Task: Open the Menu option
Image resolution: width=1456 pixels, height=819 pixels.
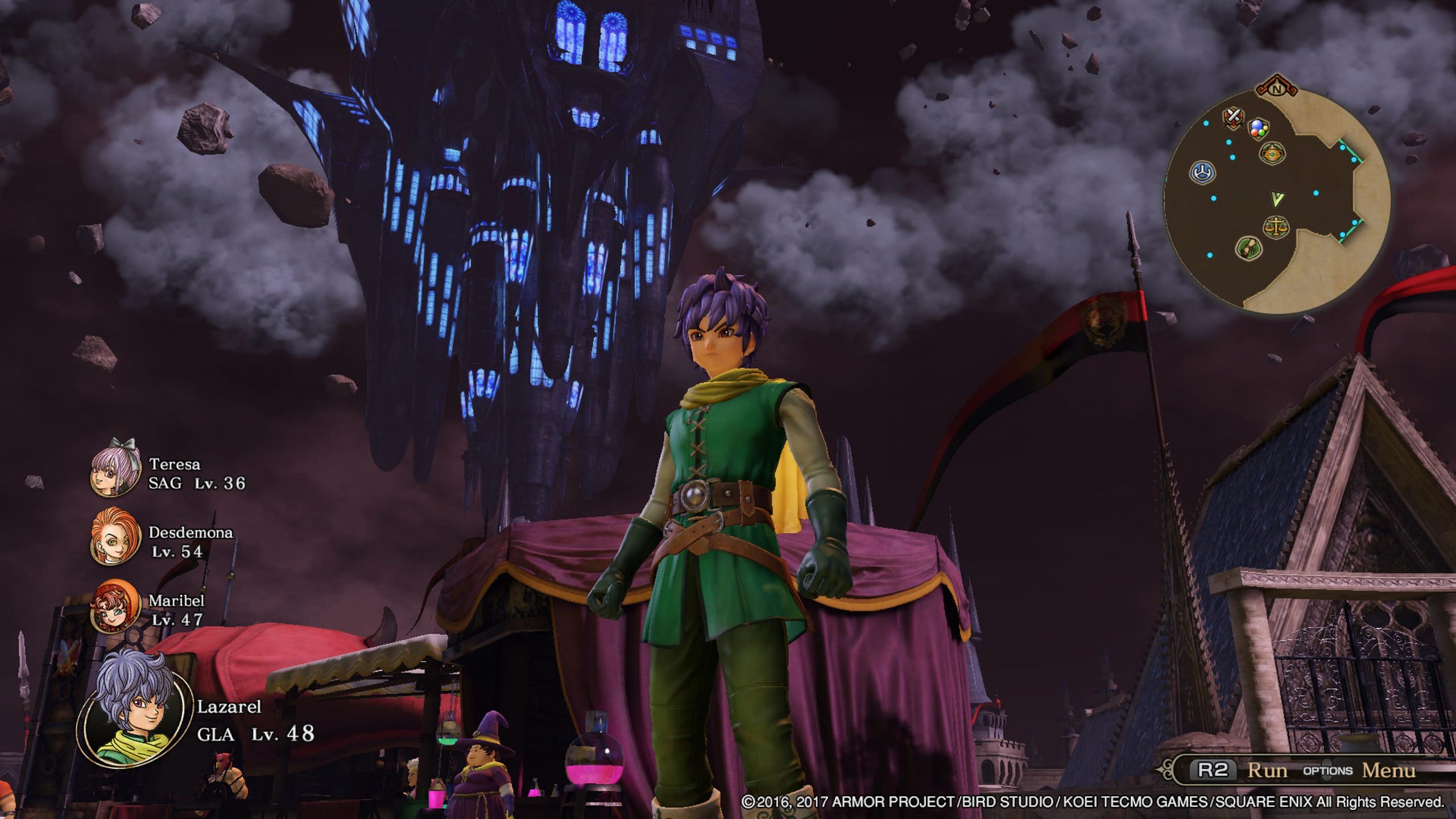Action: 1388,771
